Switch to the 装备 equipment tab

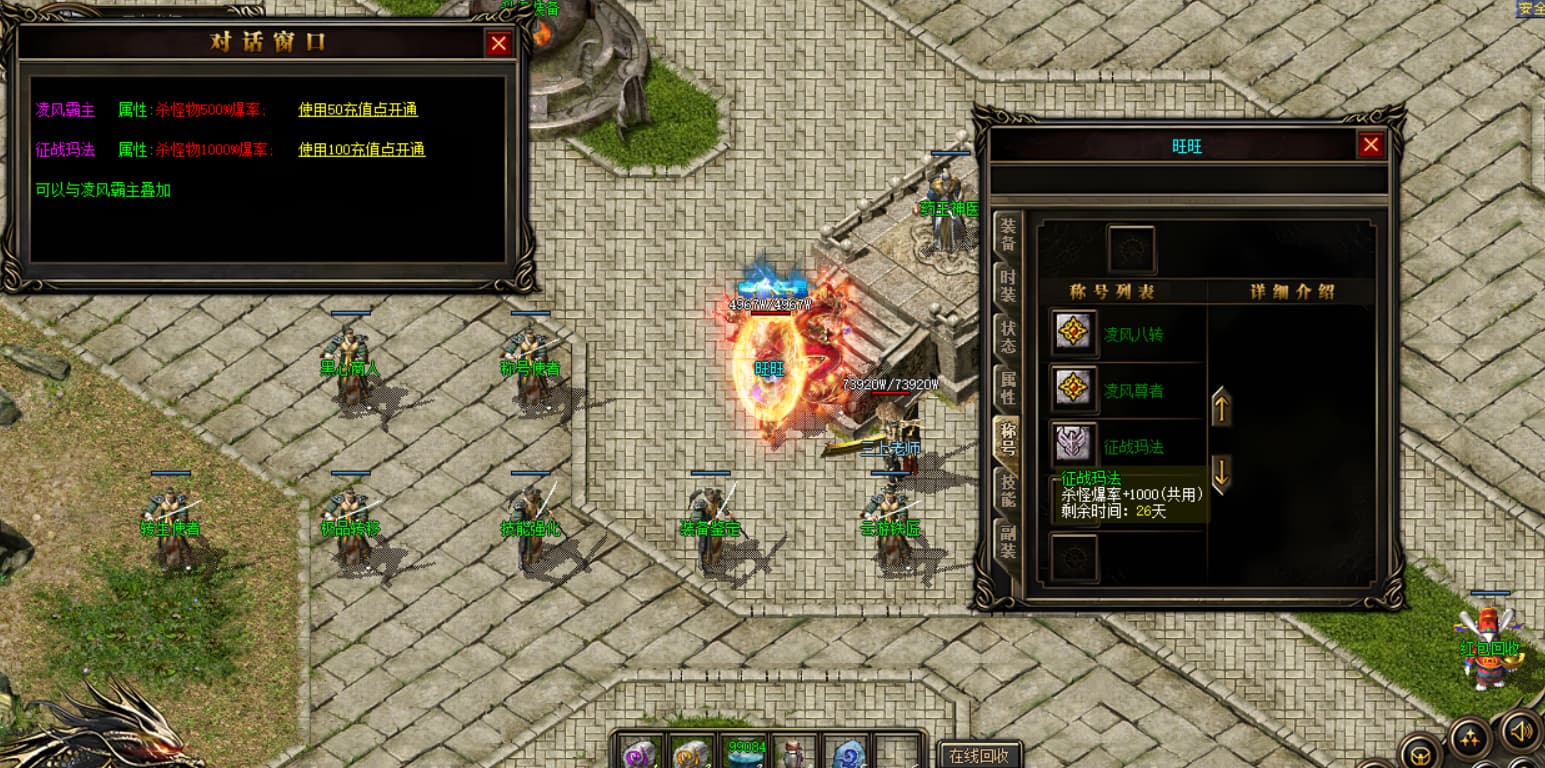pos(1008,235)
